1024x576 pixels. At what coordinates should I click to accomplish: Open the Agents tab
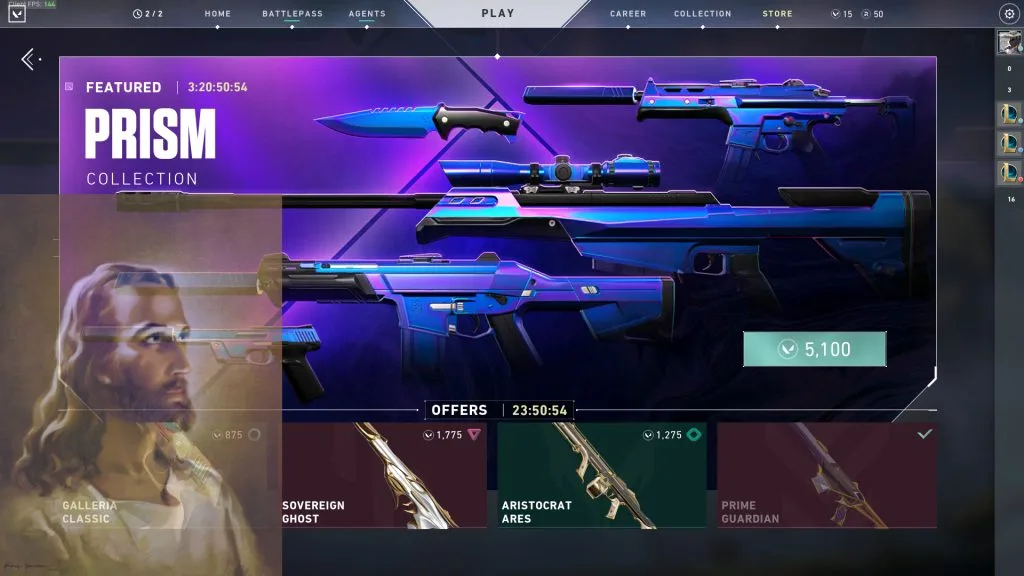(x=367, y=14)
